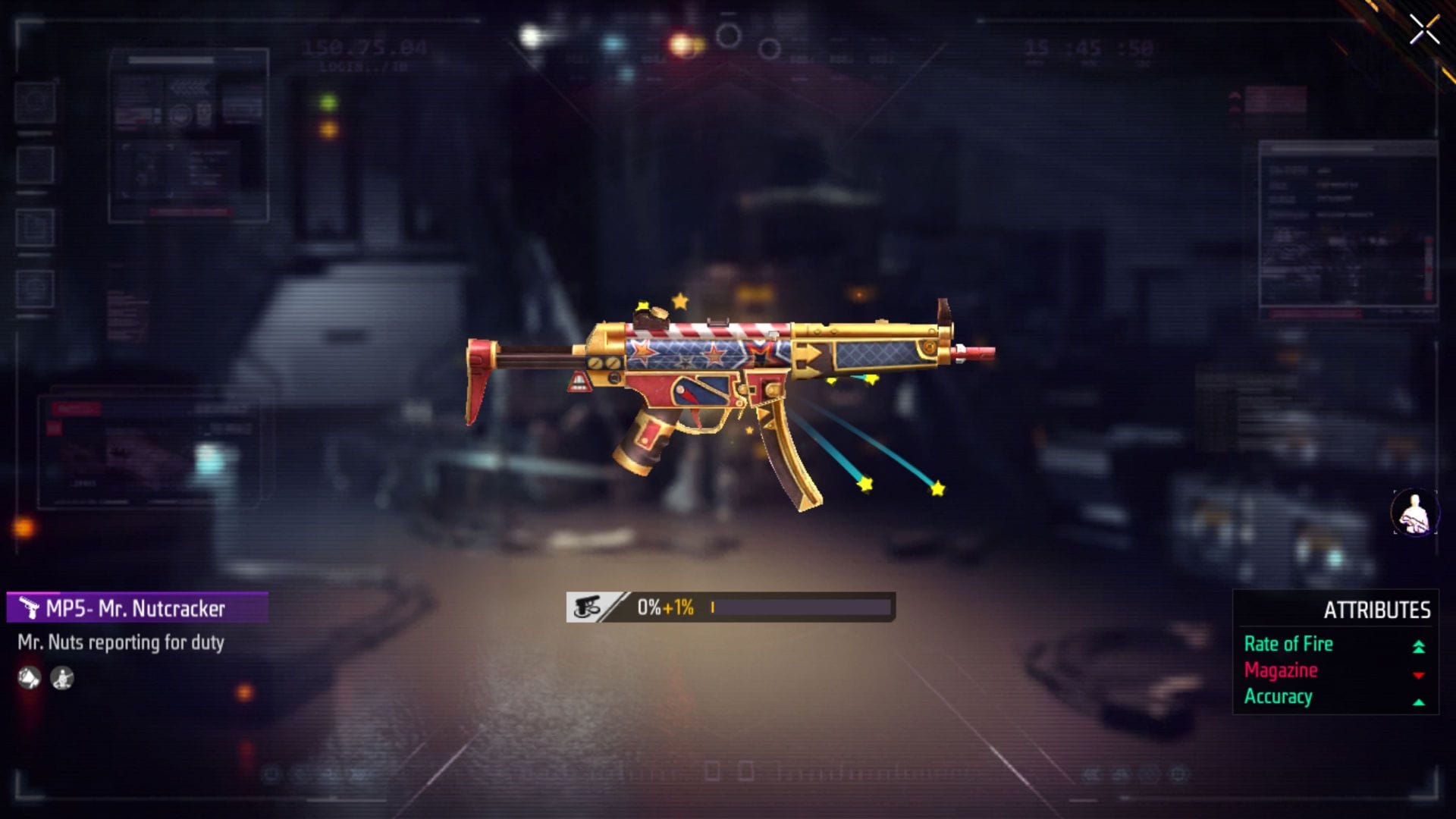1456x819 pixels.
Task: Expand the Rate of Fire attribute details
Action: pyautogui.click(x=1288, y=644)
